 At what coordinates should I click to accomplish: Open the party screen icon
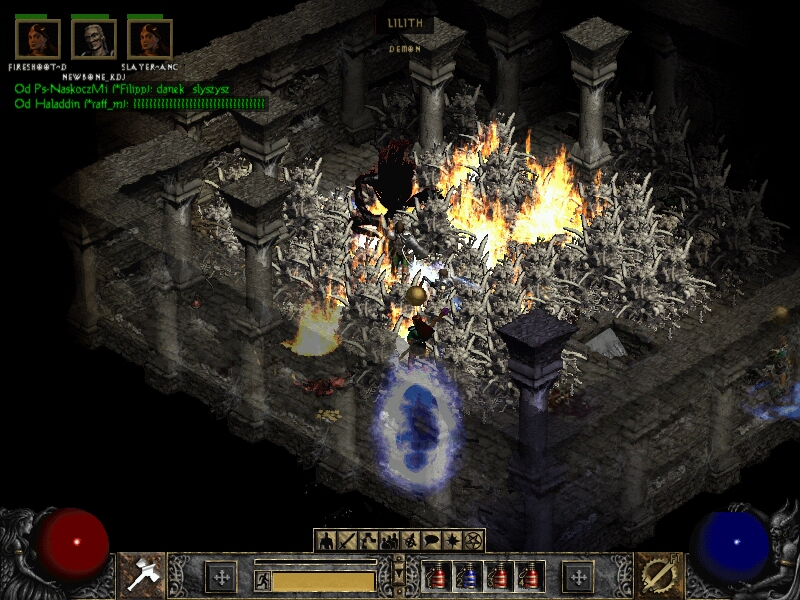coord(390,541)
